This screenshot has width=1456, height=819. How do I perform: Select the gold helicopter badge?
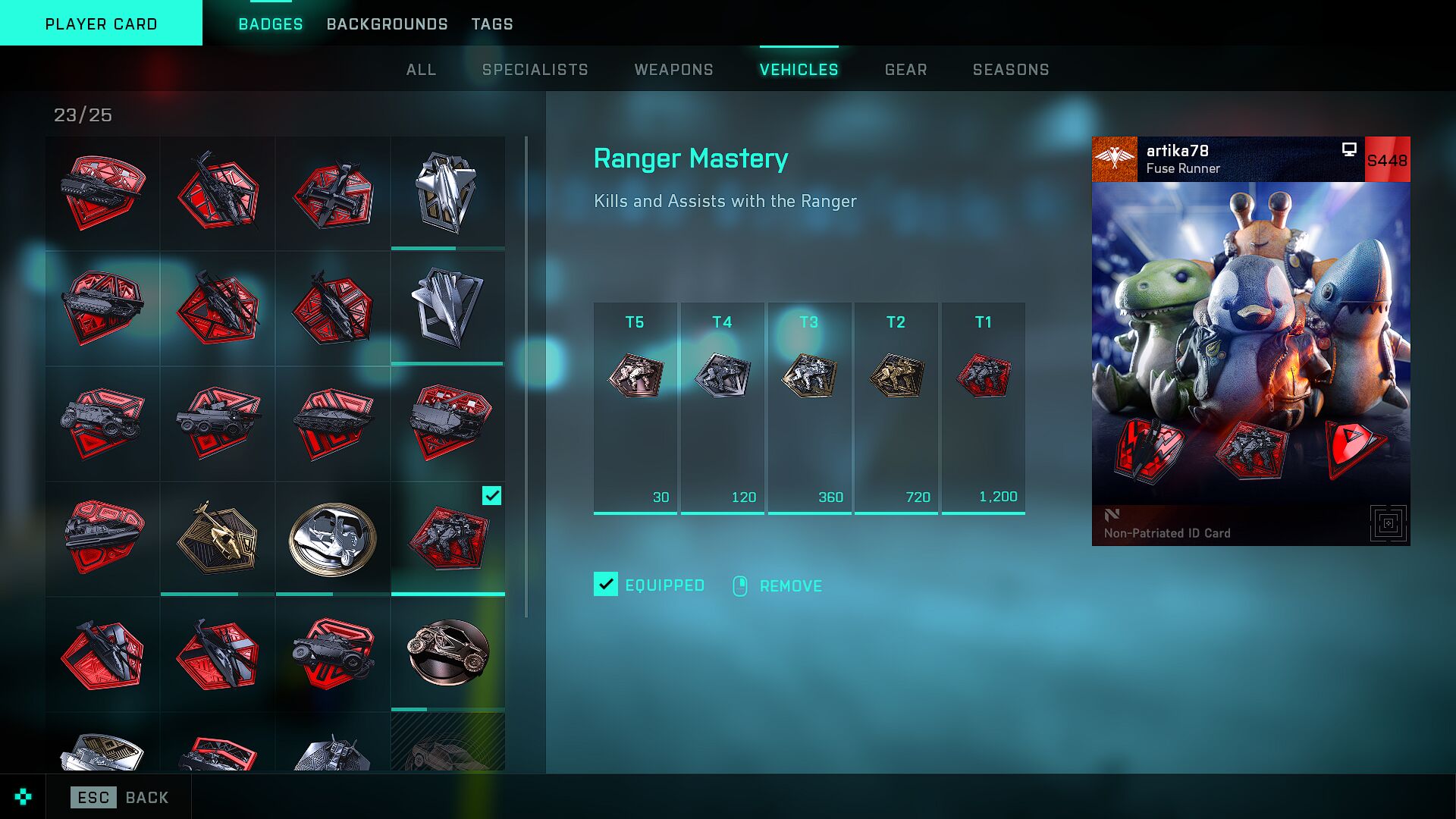pos(218,538)
